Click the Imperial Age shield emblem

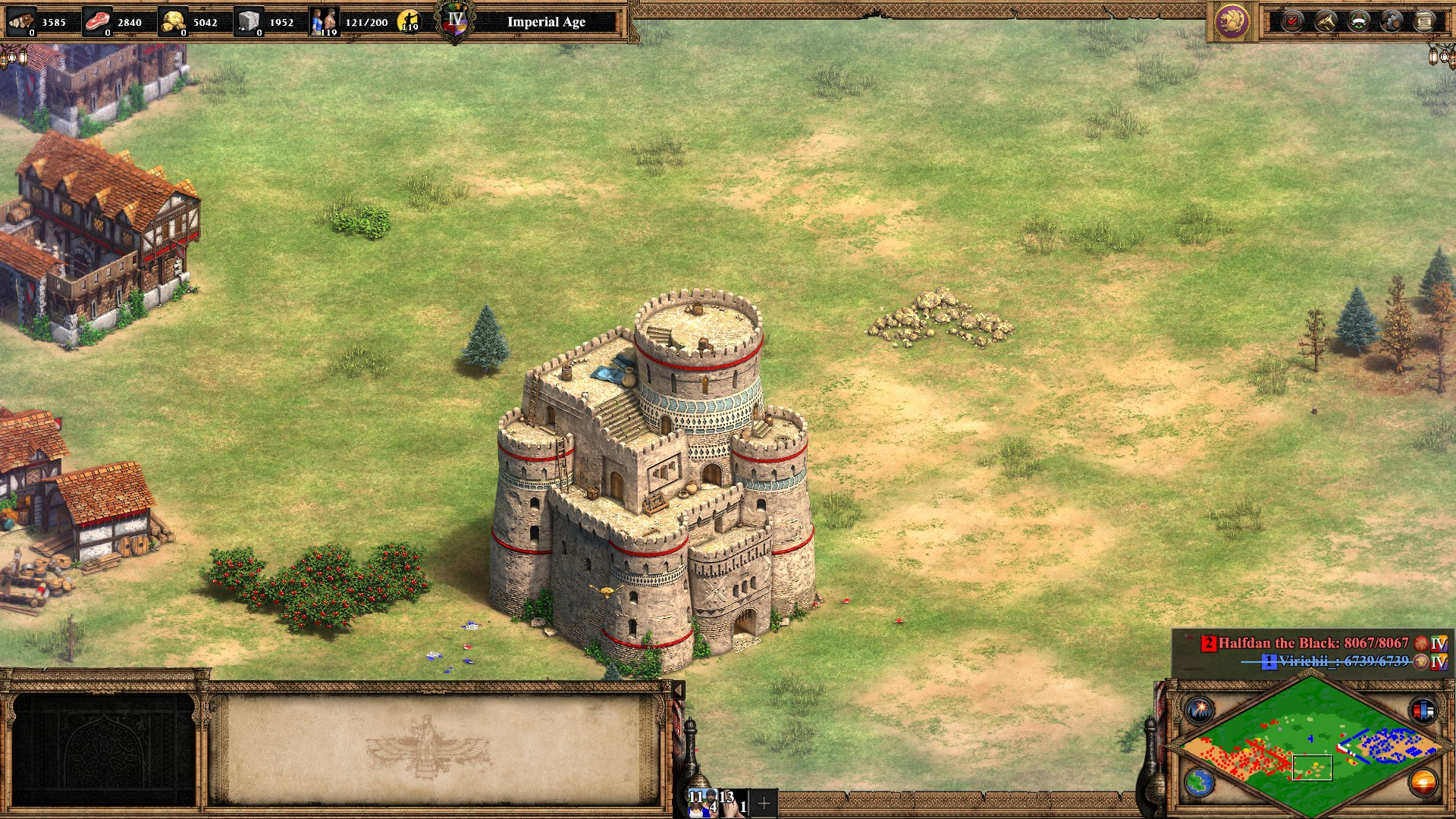[x=455, y=21]
